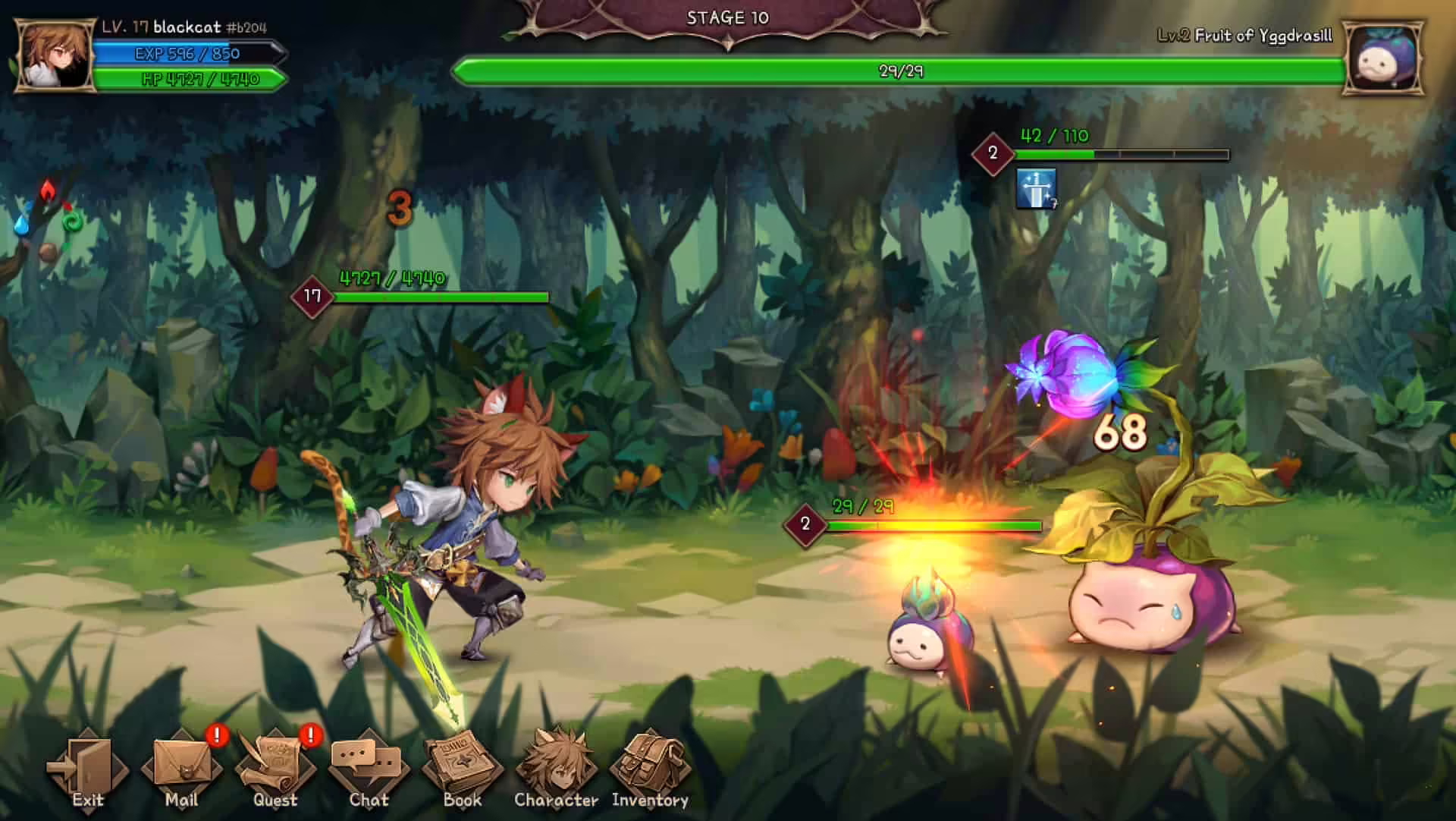The image size is (1456, 821).
Task: Inspect the sword buff icon on the enemy
Action: (1036, 188)
